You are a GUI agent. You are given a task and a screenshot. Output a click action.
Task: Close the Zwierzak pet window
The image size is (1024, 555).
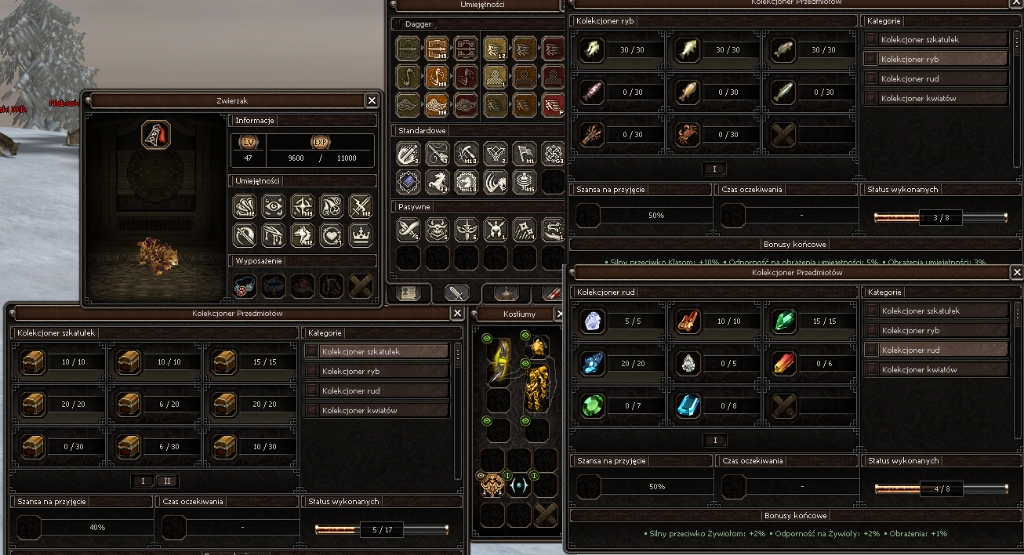click(x=372, y=100)
